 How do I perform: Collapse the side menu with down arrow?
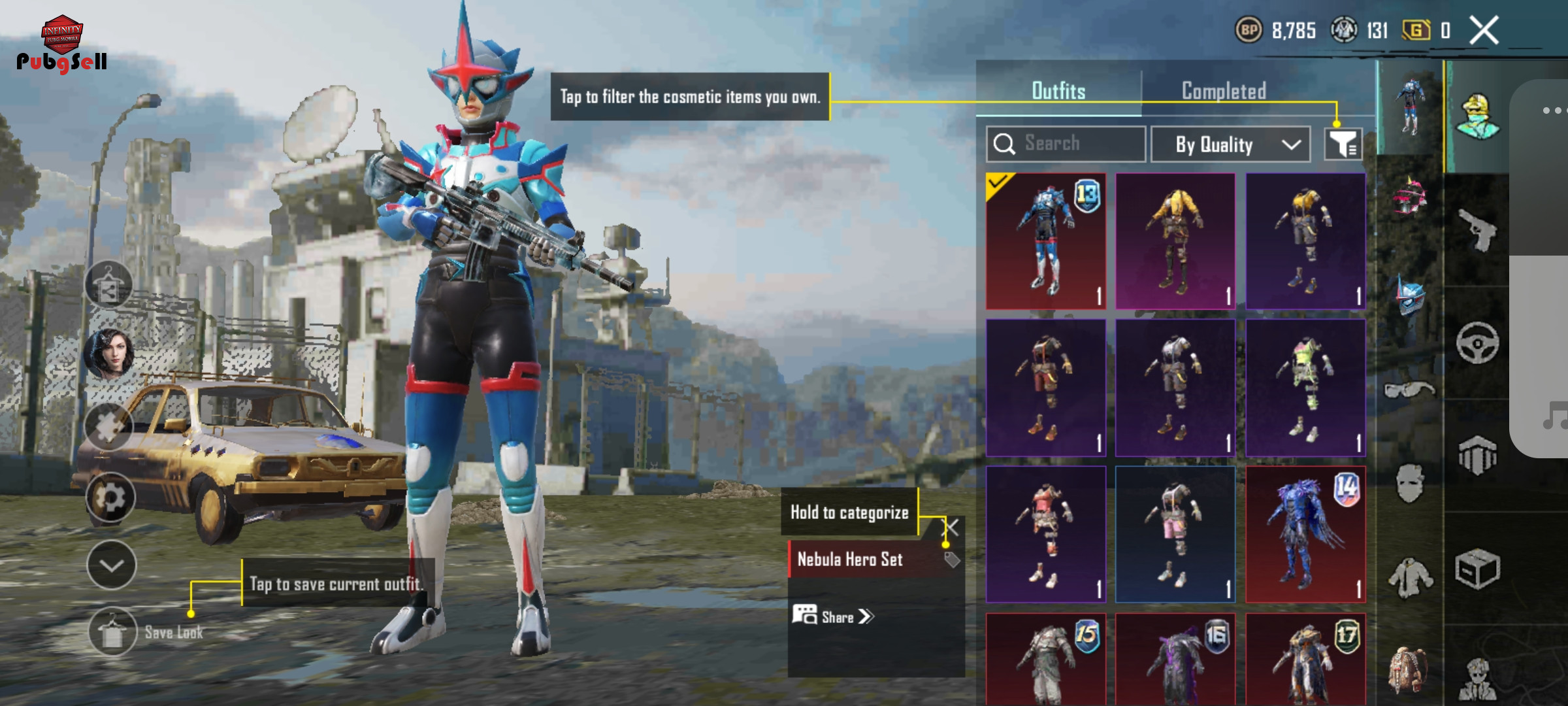pos(112,565)
